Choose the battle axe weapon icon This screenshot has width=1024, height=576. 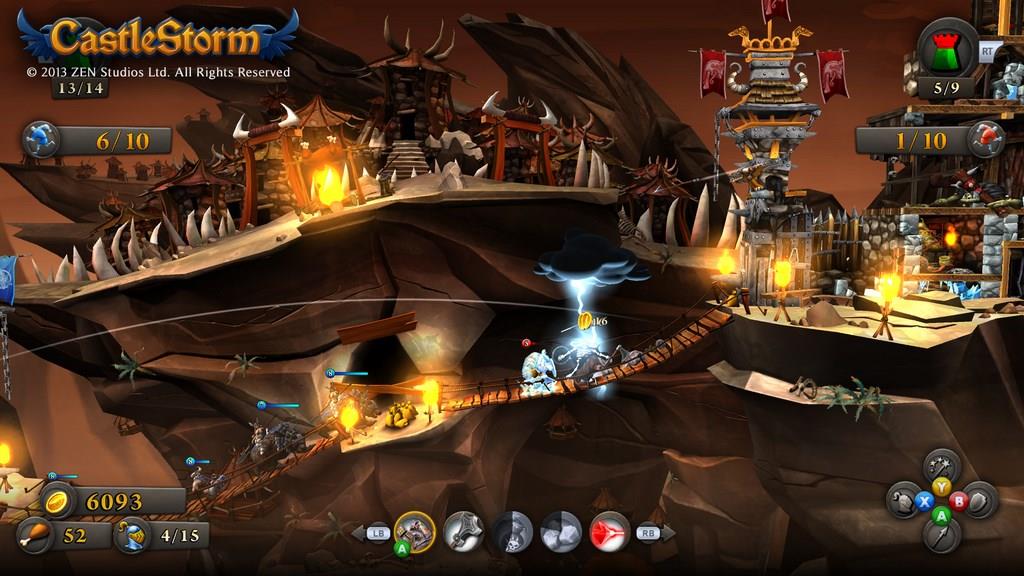click(463, 531)
